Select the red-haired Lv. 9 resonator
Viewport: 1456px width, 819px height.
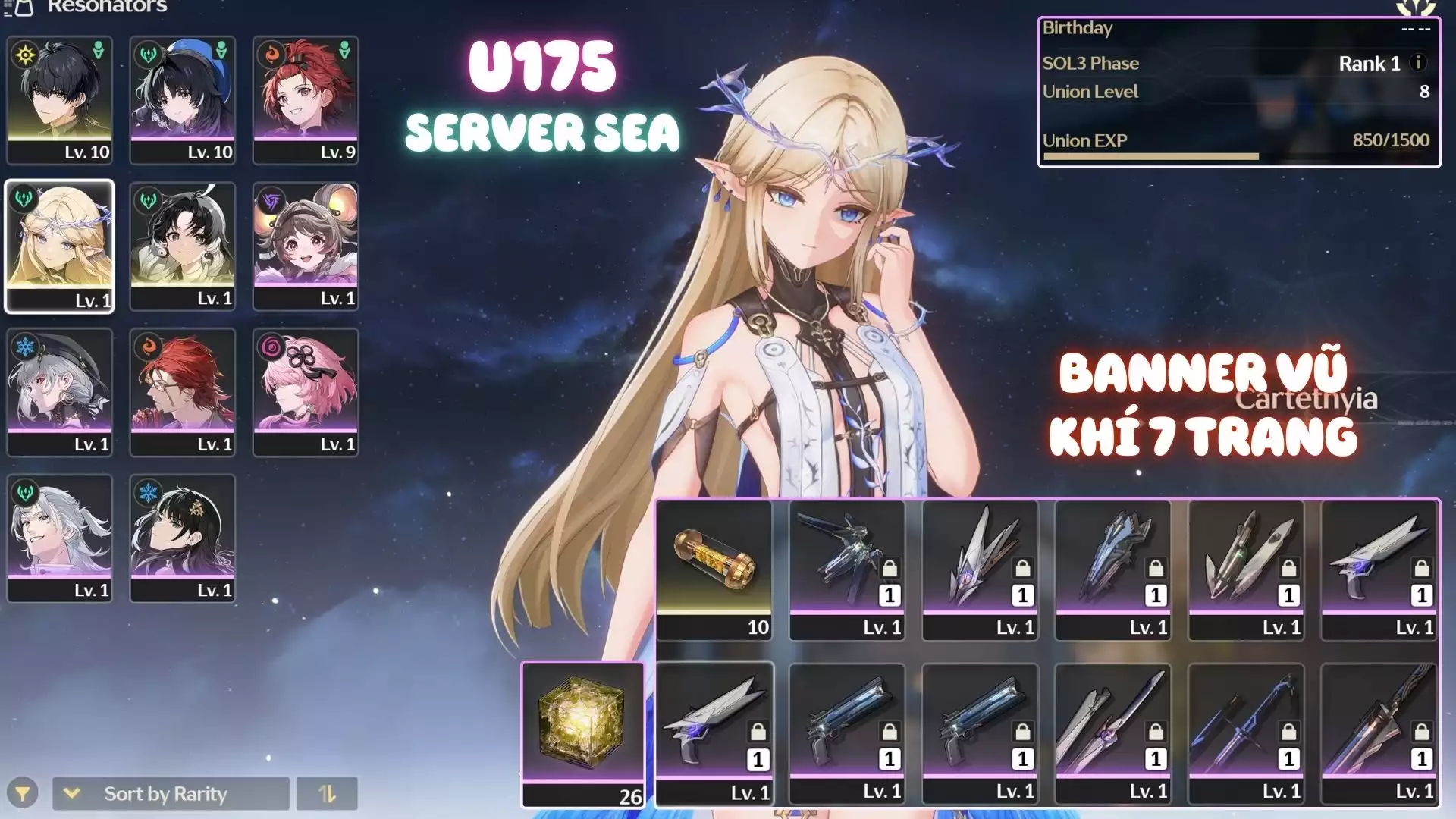(305, 99)
